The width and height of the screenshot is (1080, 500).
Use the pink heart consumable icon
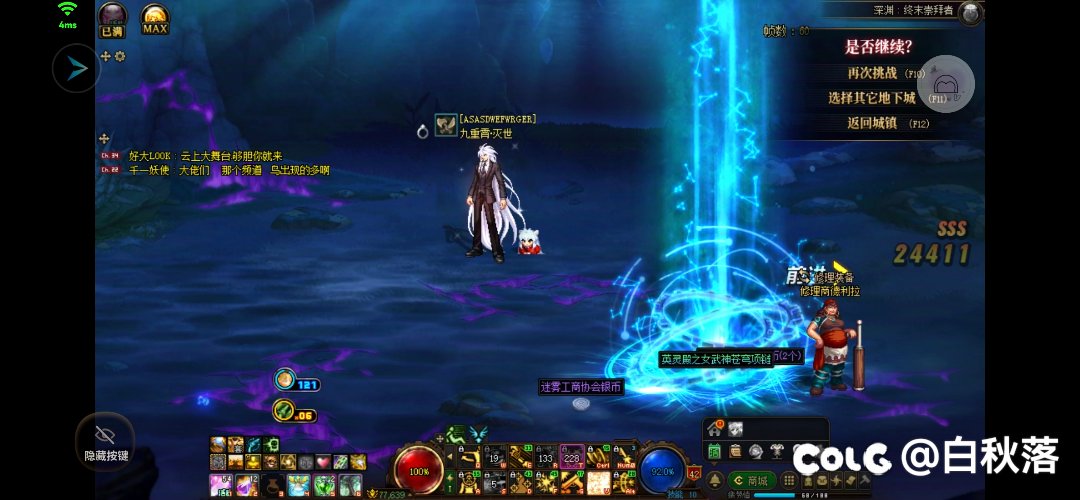pos(323,462)
